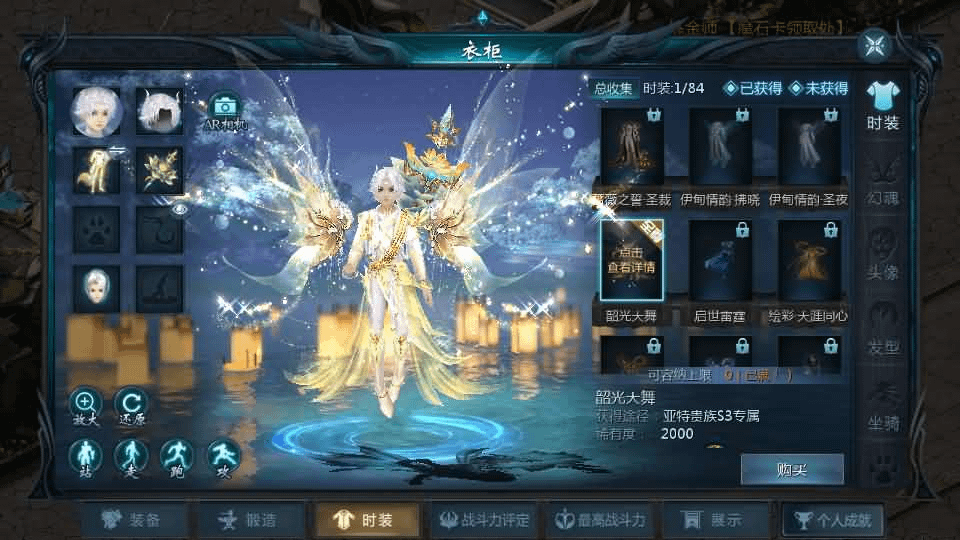Screen dimensions: 960x540
Task: Choose the 启世雷霆 locked outfit
Action: pyautogui.click(x=720, y=260)
